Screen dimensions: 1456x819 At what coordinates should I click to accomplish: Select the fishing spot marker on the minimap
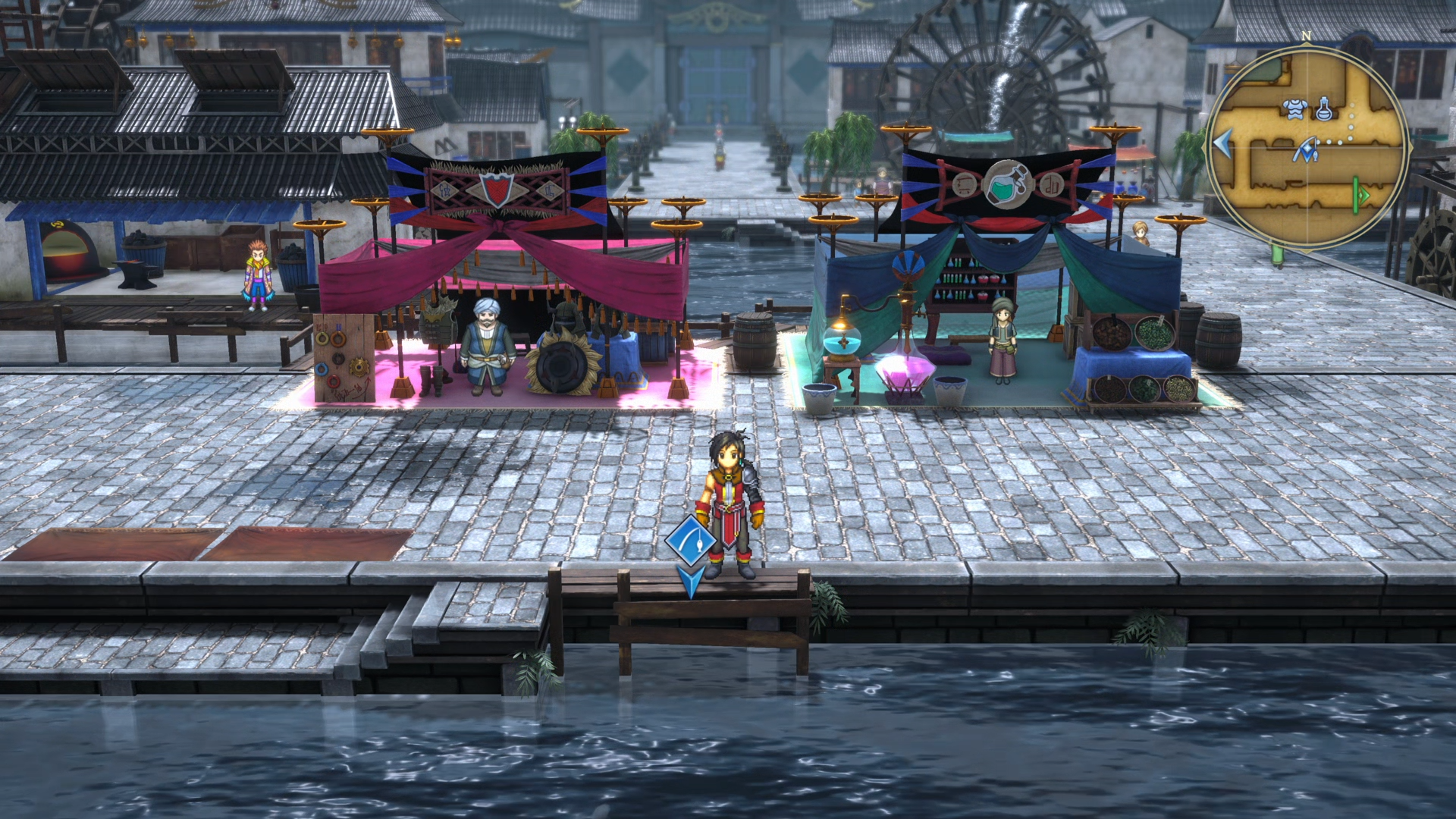(1307, 149)
